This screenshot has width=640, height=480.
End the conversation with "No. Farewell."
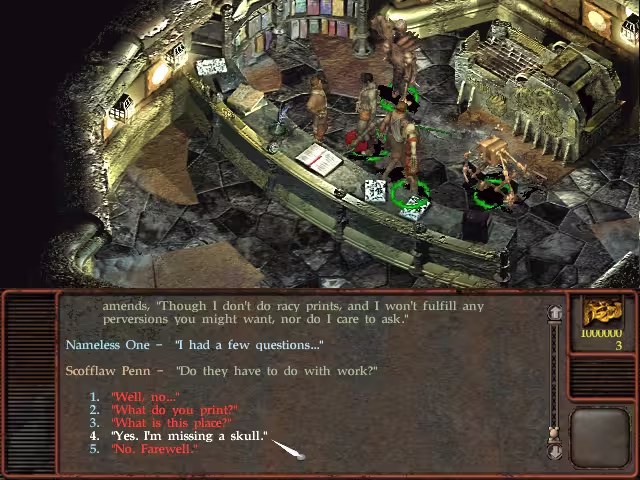pyautogui.click(x=154, y=449)
